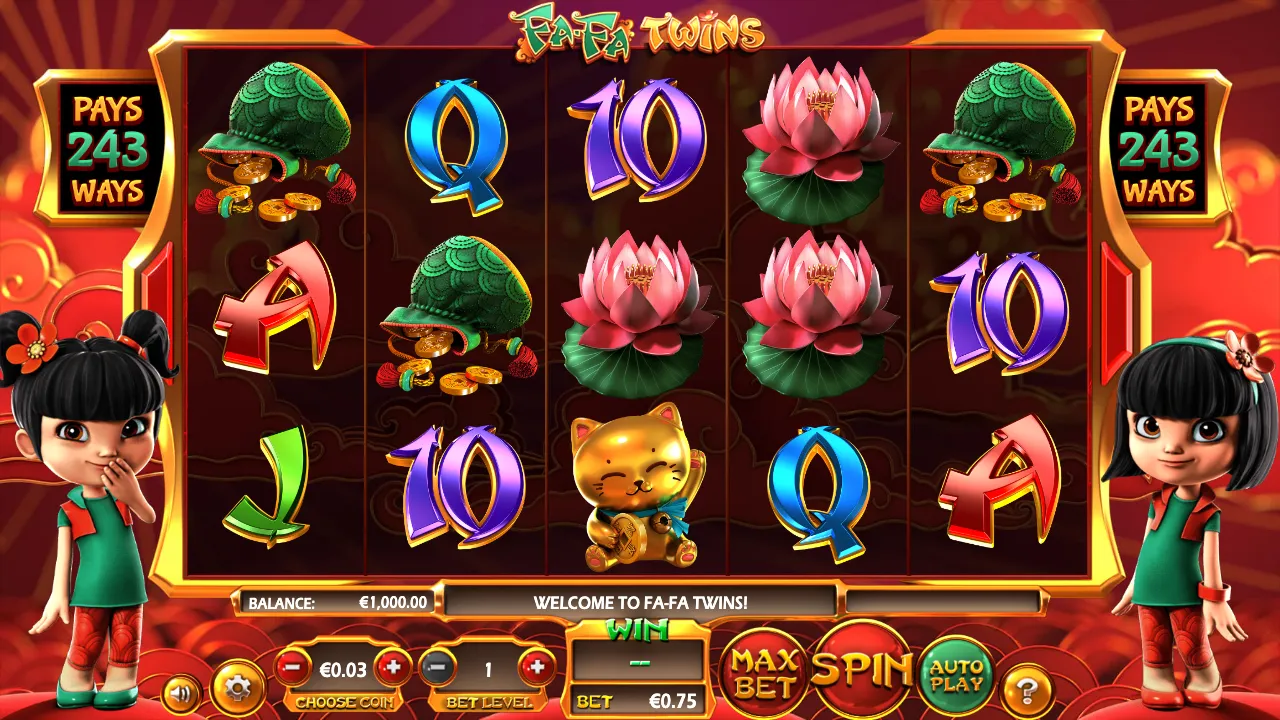Open the gear settings menu

click(238, 688)
